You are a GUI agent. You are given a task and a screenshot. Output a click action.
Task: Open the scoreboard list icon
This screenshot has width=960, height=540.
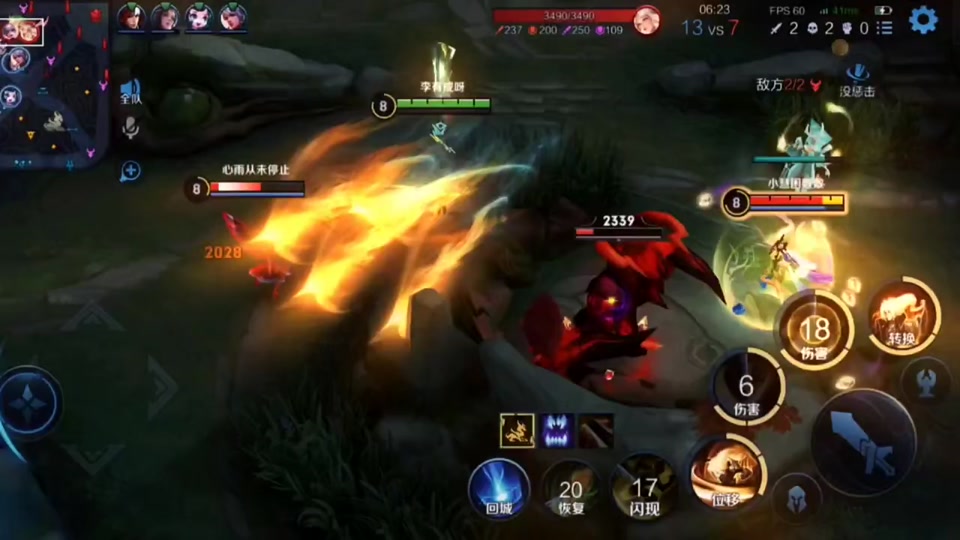click(x=885, y=28)
